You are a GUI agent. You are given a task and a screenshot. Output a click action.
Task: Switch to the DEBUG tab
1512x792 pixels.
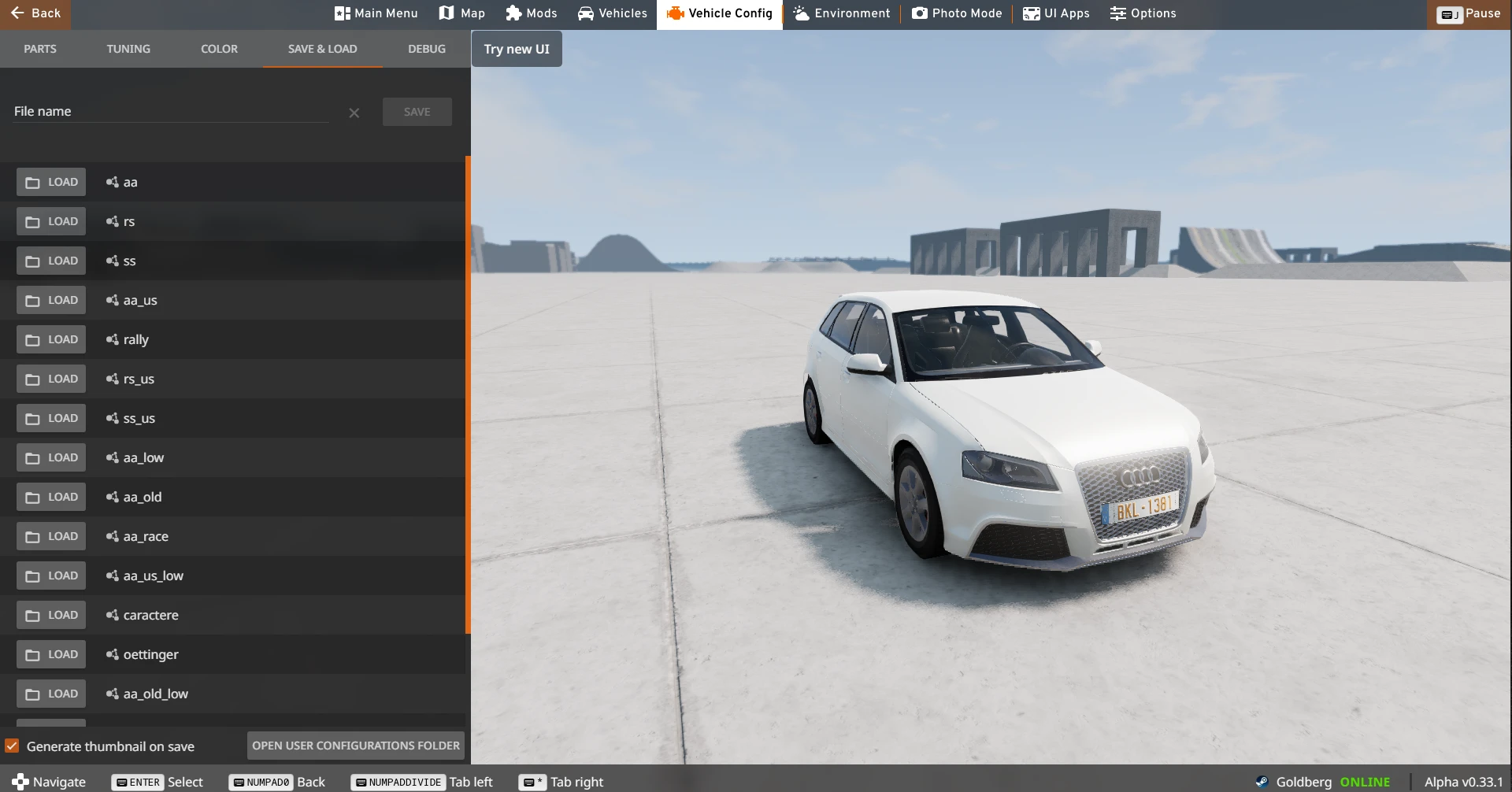[x=426, y=48]
